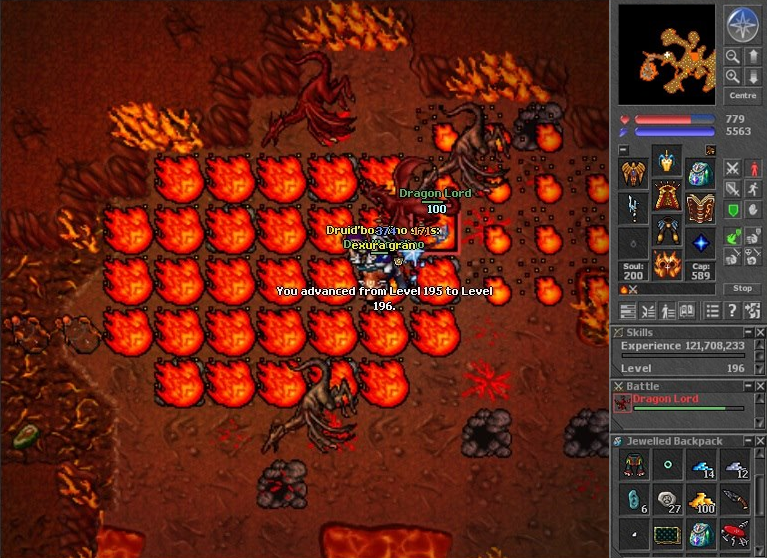
Task: Stop the current action with Stop button
Action: [x=742, y=288]
